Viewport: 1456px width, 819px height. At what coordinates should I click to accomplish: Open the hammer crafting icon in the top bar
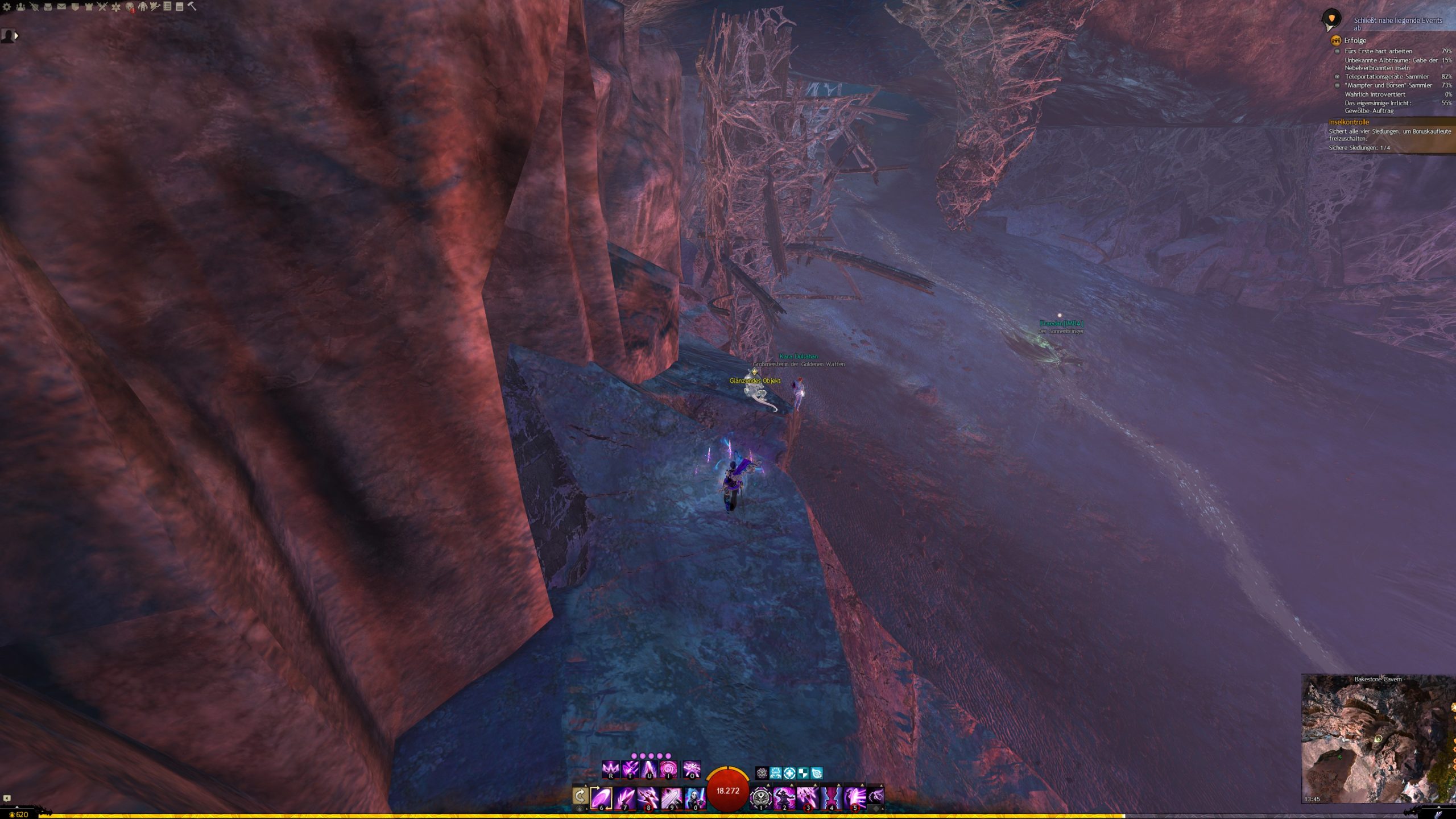coord(192,6)
